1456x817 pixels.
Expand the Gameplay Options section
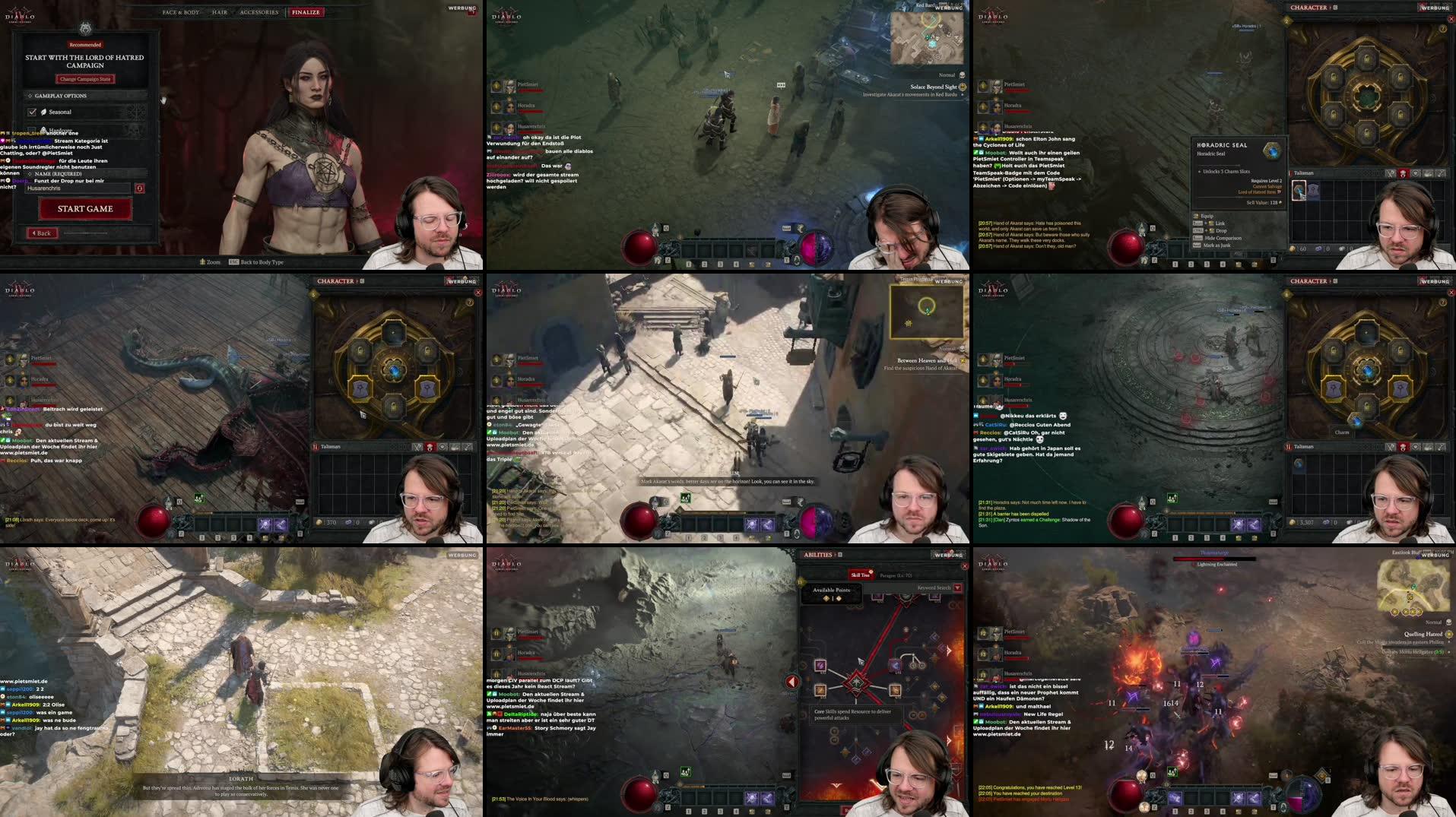click(61, 96)
